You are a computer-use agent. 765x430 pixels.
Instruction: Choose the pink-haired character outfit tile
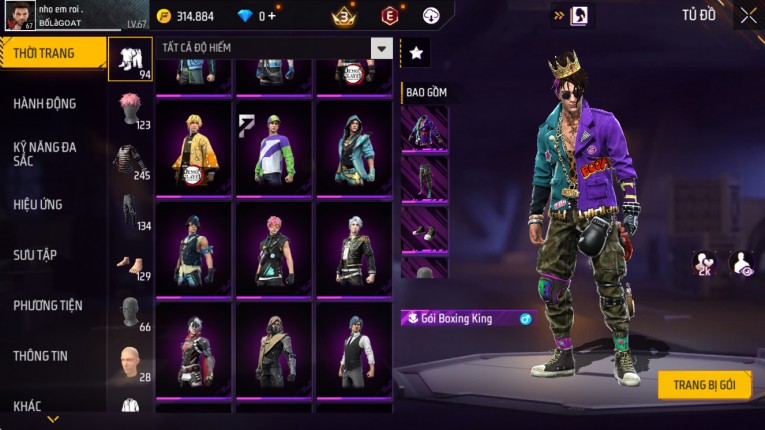[x=273, y=249]
